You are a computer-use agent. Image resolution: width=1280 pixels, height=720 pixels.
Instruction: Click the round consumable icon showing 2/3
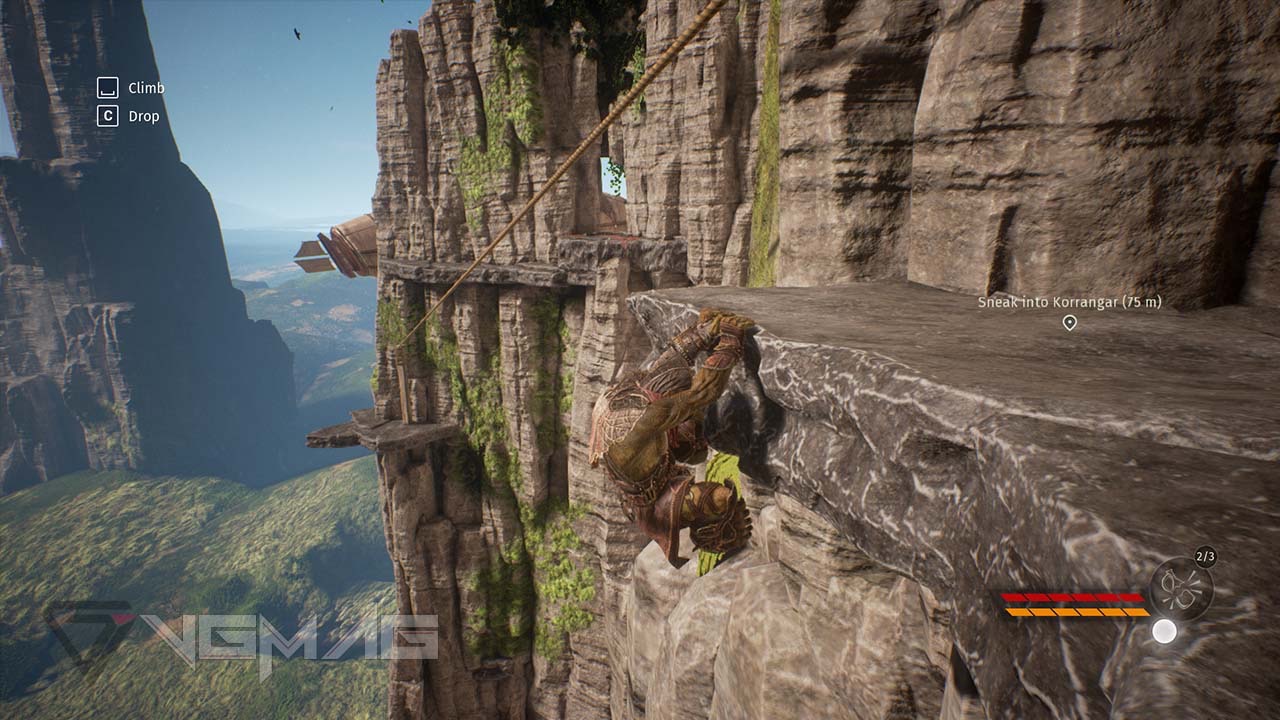pos(1181,589)
